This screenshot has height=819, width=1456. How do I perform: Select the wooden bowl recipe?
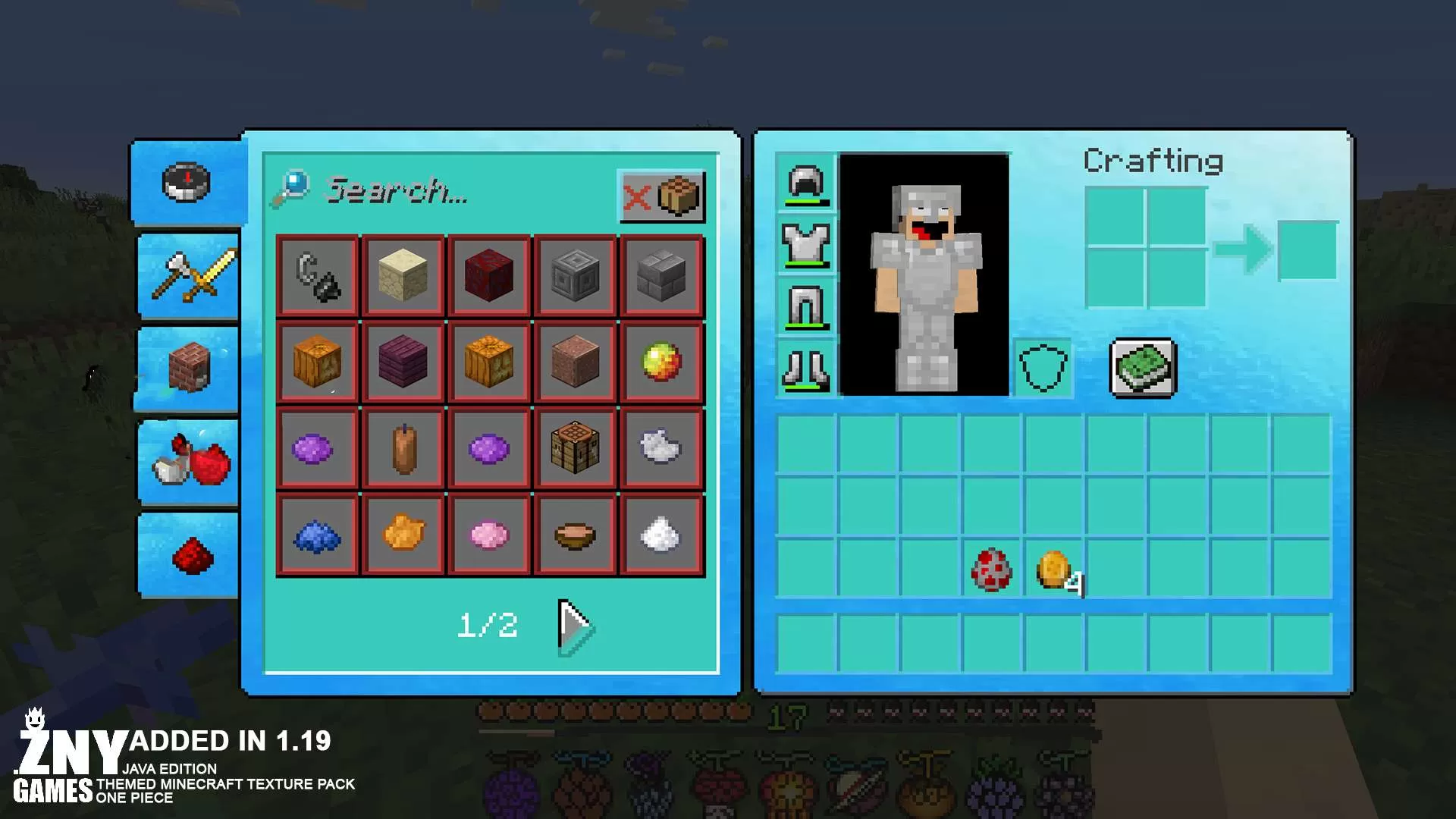tap(575, 535)
